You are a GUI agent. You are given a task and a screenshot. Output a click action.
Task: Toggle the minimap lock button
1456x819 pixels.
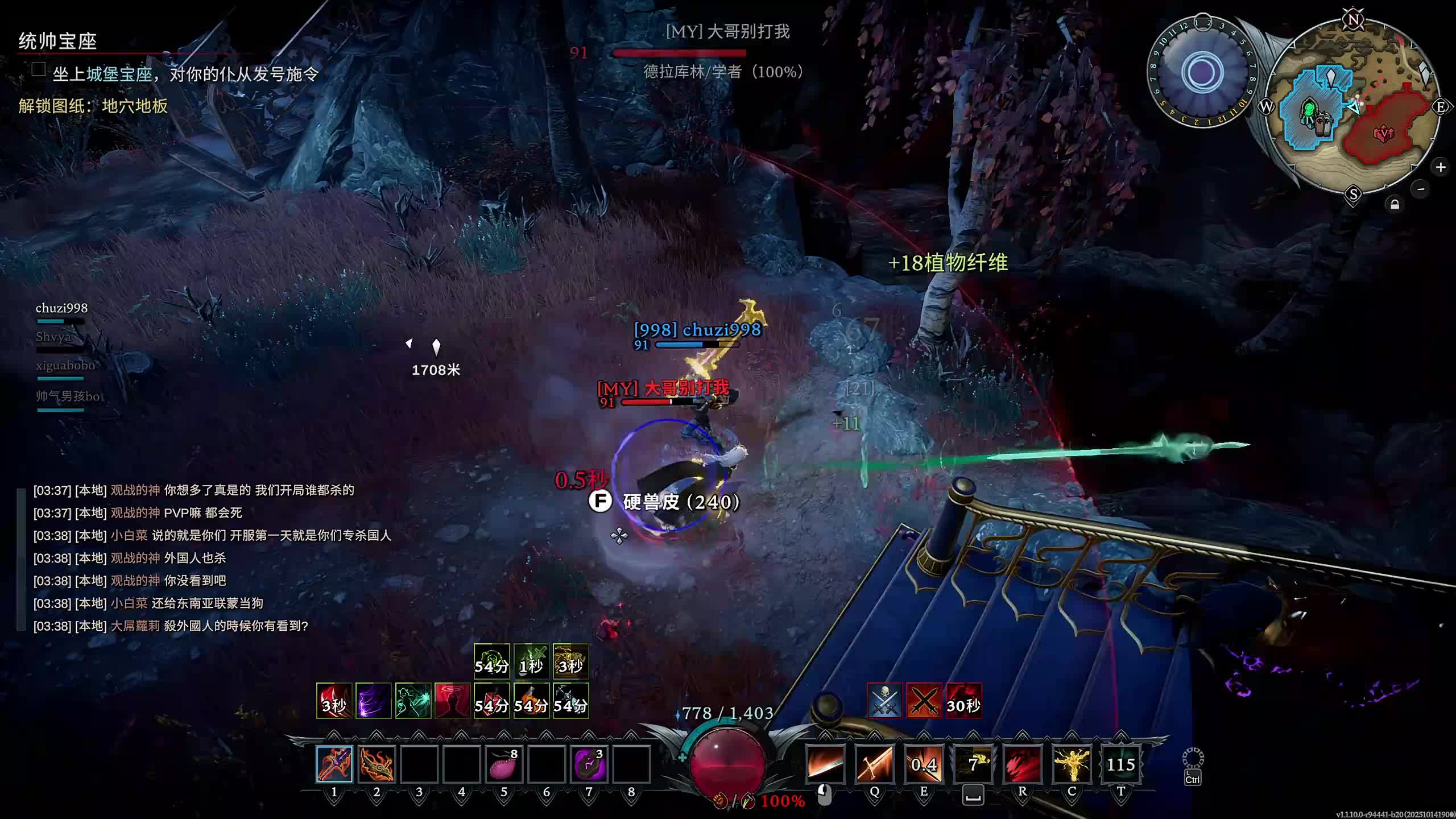click(1395, 205)
